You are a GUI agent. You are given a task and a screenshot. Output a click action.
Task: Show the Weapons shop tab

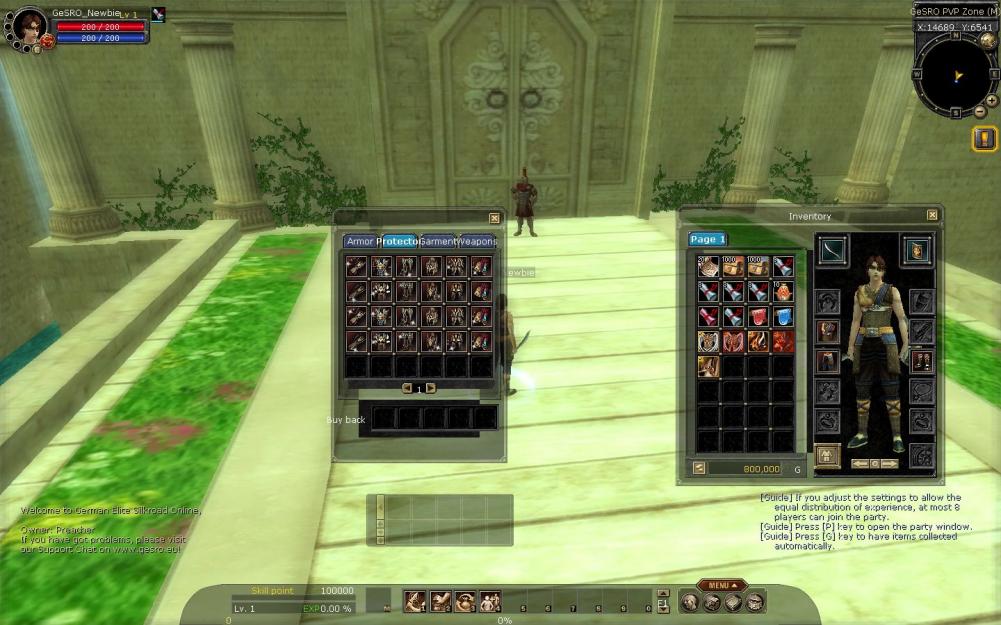coord(478,242)
